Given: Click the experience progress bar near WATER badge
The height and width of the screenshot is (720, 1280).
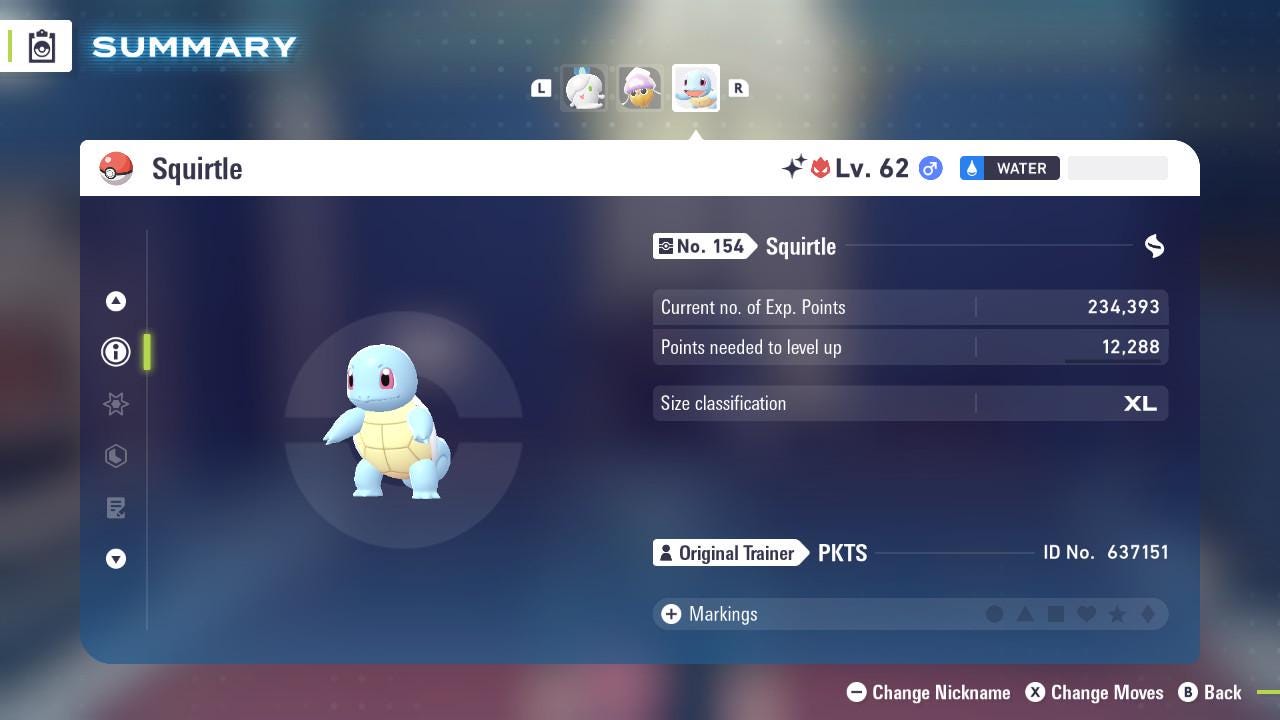Looking at the screenshot, I should coord(1117,168).
